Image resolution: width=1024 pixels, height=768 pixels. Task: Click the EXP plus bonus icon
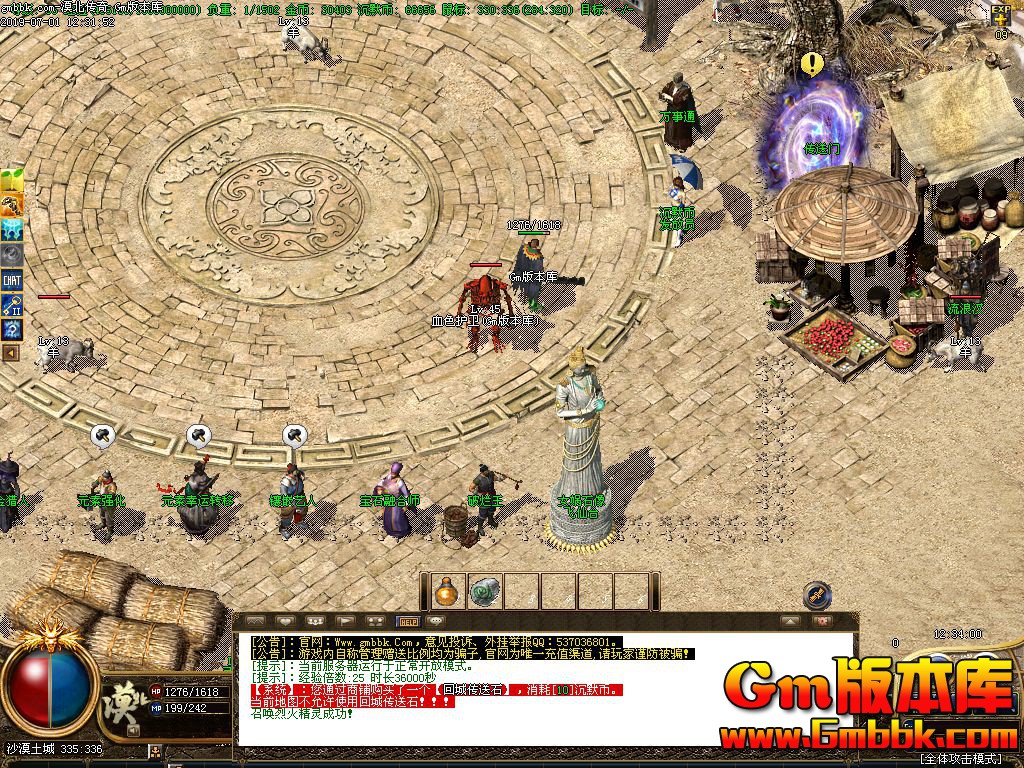click(1001, 17)
